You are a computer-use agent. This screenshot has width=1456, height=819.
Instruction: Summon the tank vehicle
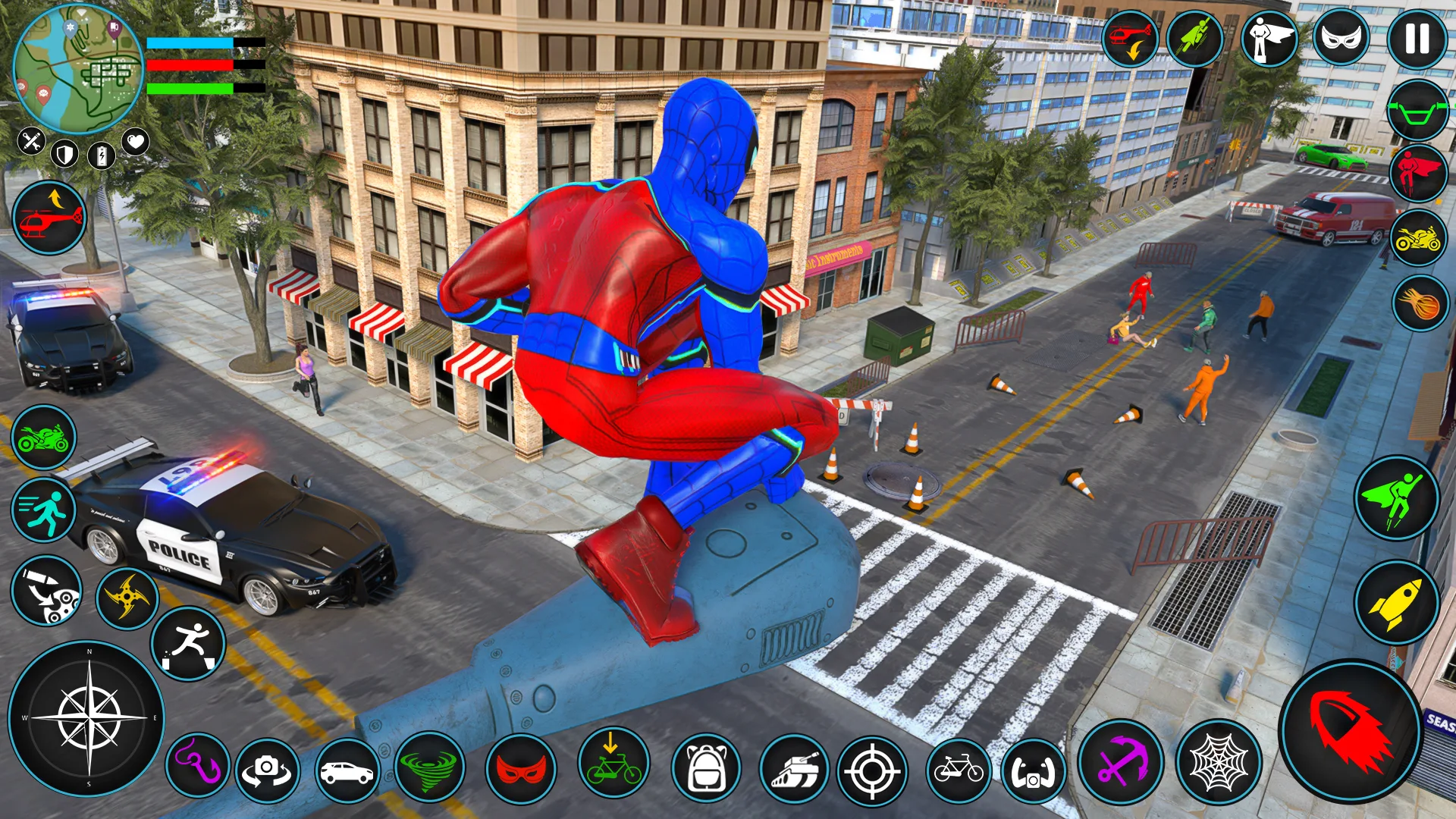click(794, 770)
